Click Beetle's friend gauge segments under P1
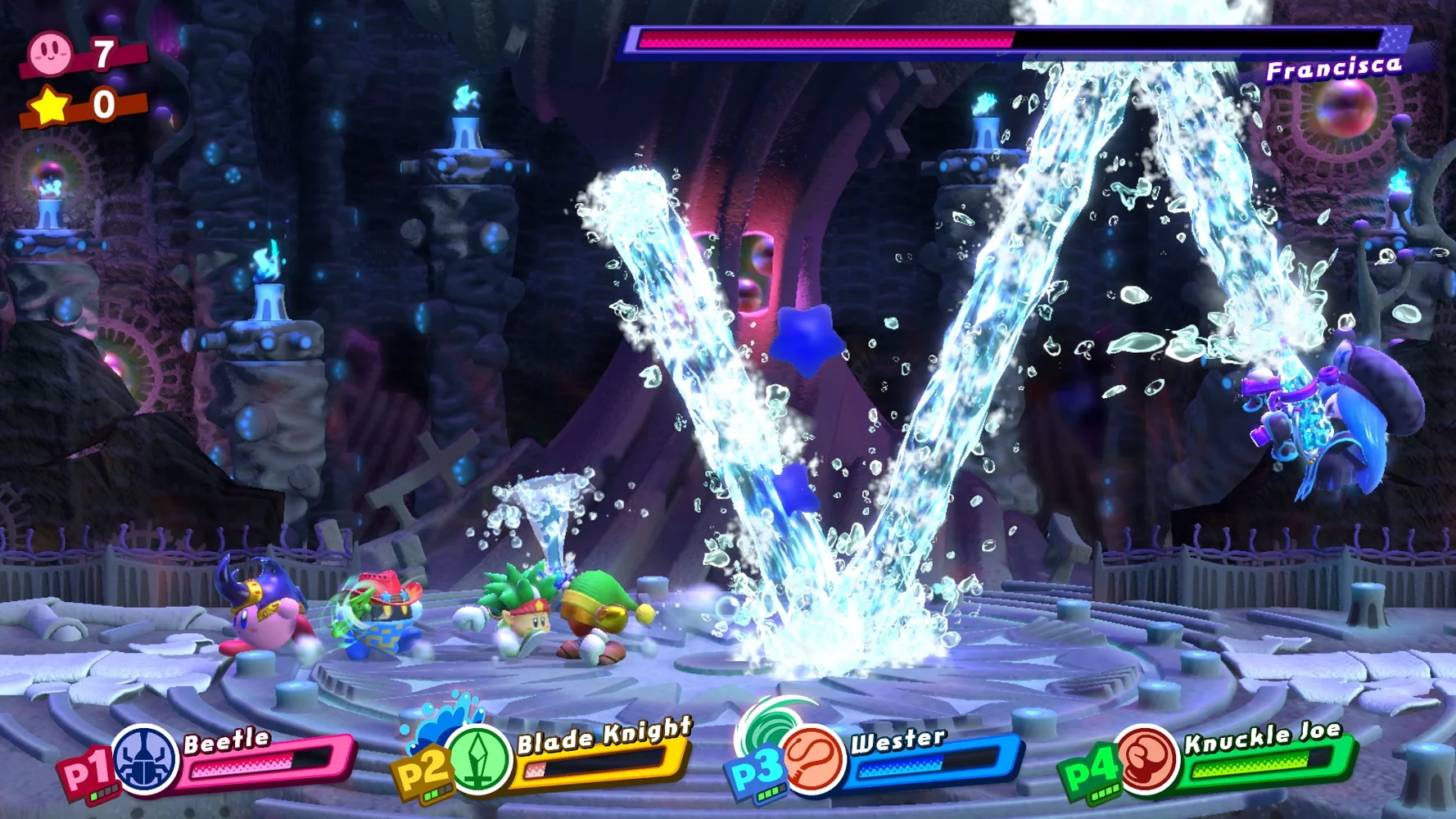Viewport: 1456px width, 819px height. pyautogui.click(x=106, y=794)
